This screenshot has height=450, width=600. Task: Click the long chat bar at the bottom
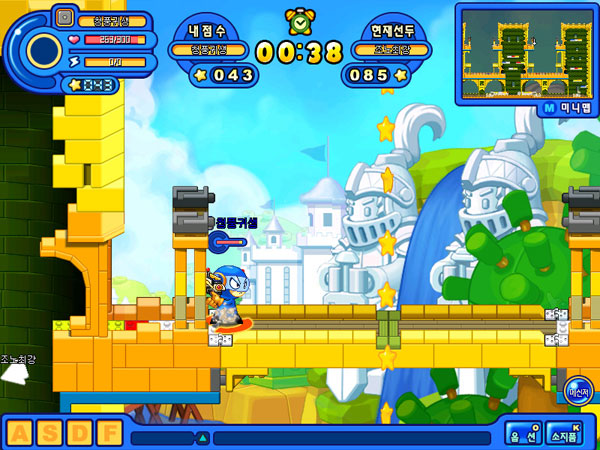point(350,438)
